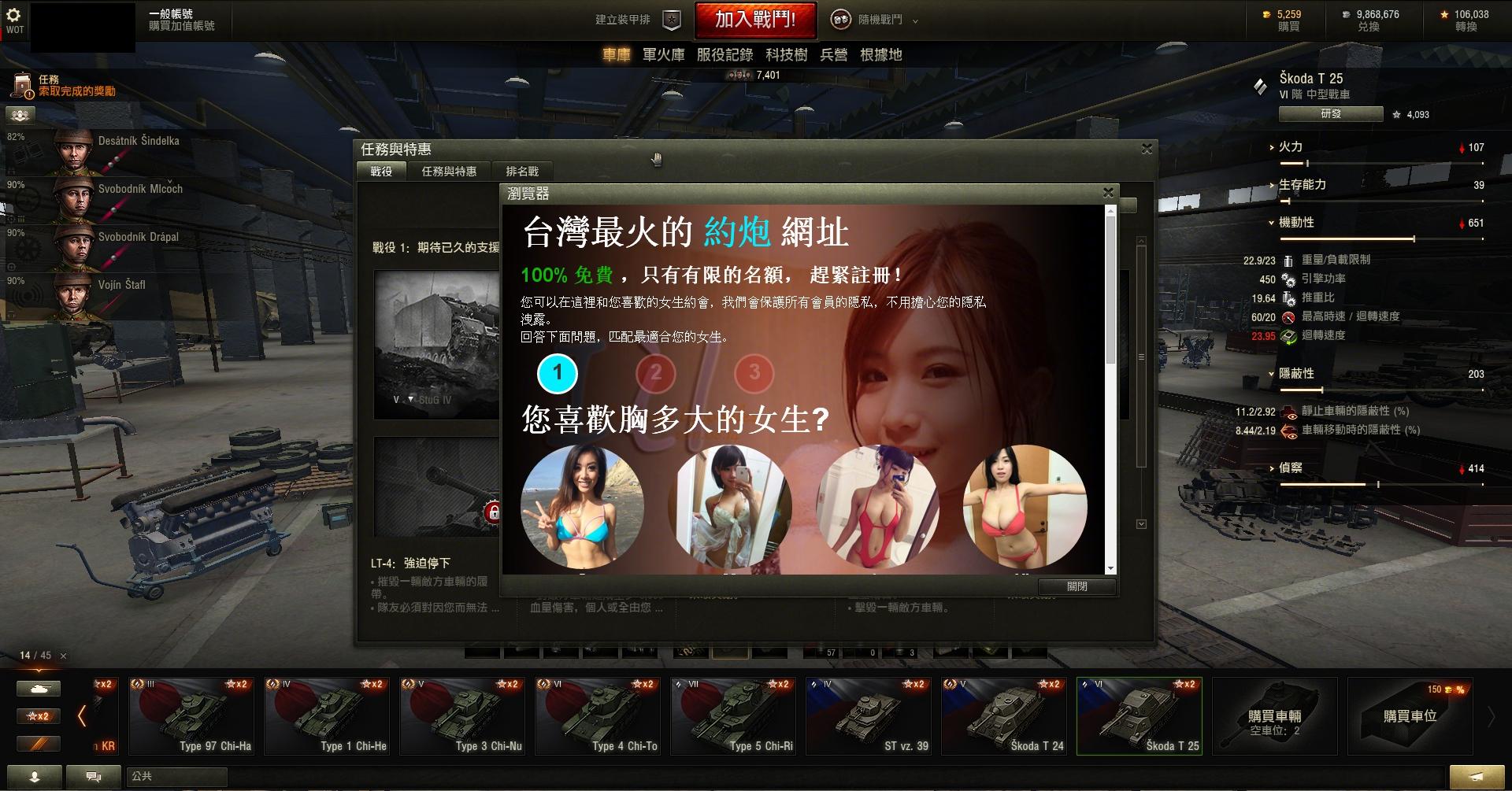Open the Service Record (服役記錄) menu
Screen dimensions: 1512x791
[724, 54]
